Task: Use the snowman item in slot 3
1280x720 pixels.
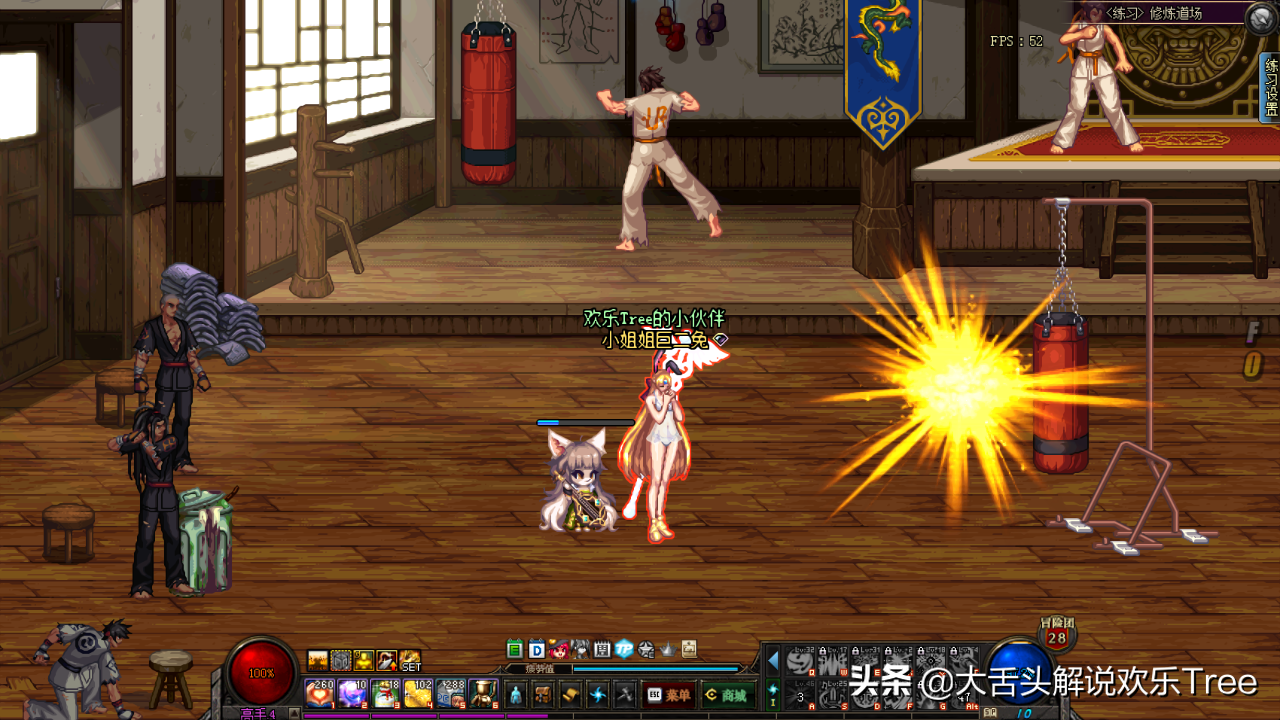Action: (385, 693)
